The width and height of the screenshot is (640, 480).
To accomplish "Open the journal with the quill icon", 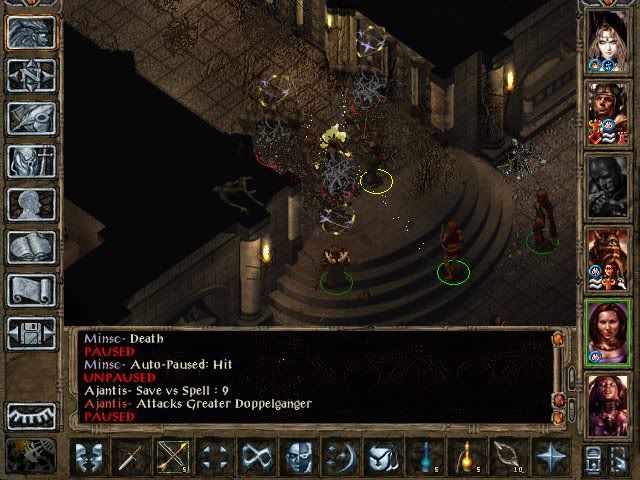I will (x=30, y=118).
